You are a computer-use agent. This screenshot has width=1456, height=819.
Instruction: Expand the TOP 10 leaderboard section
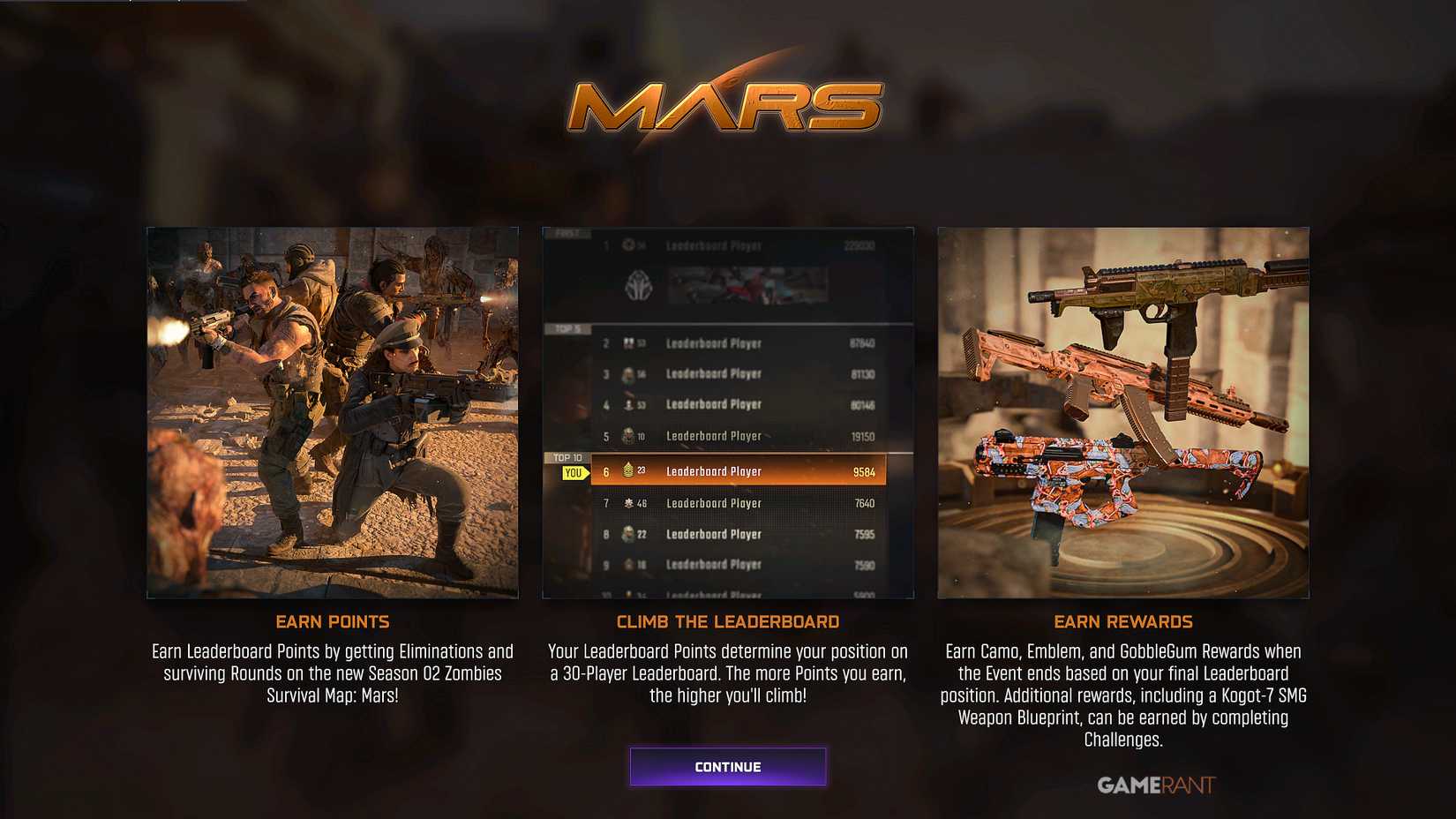click(x=565, y=457)
